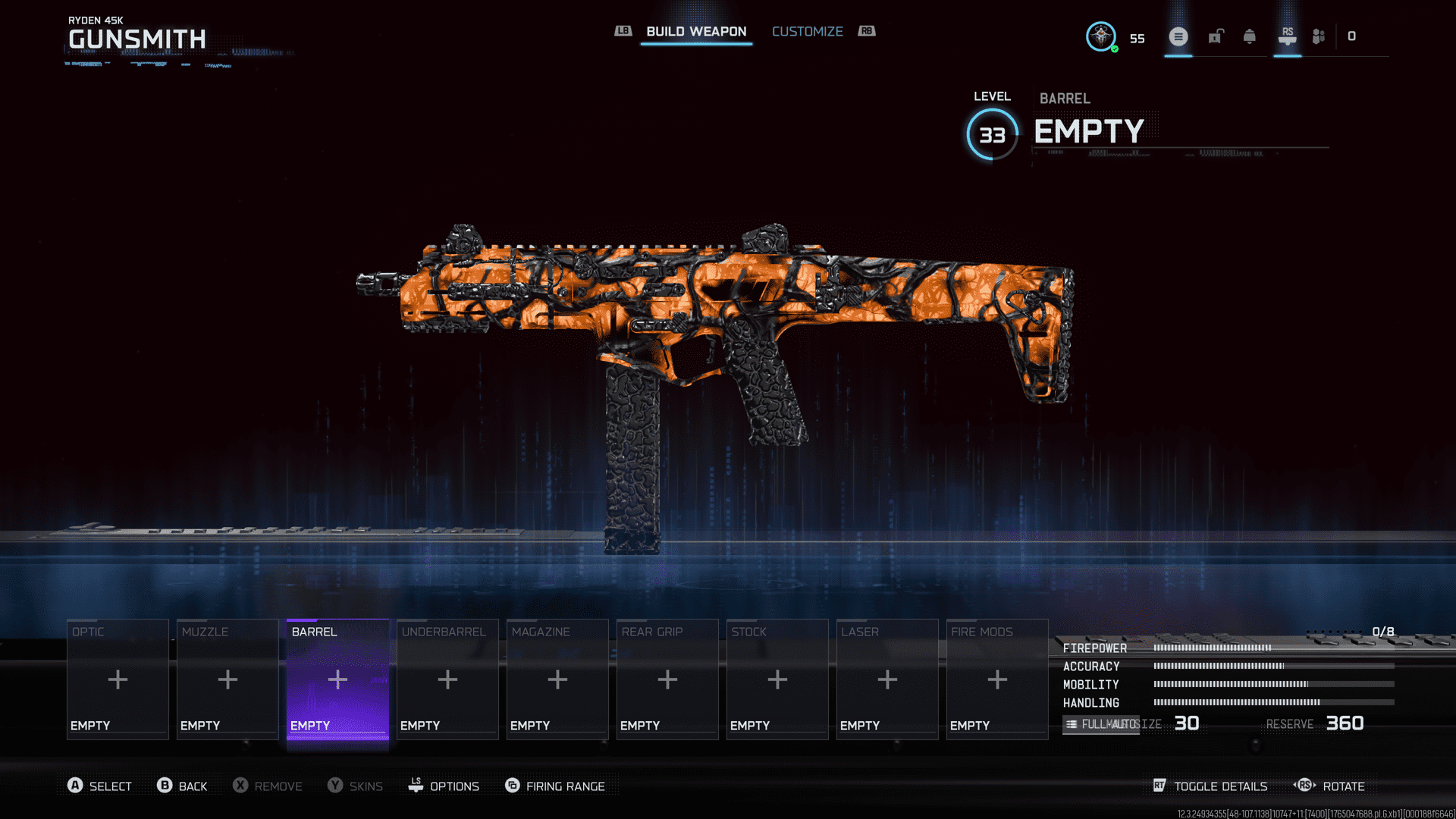
Task: Switch to the Customize tab
Action: click(x=807, y=31)
